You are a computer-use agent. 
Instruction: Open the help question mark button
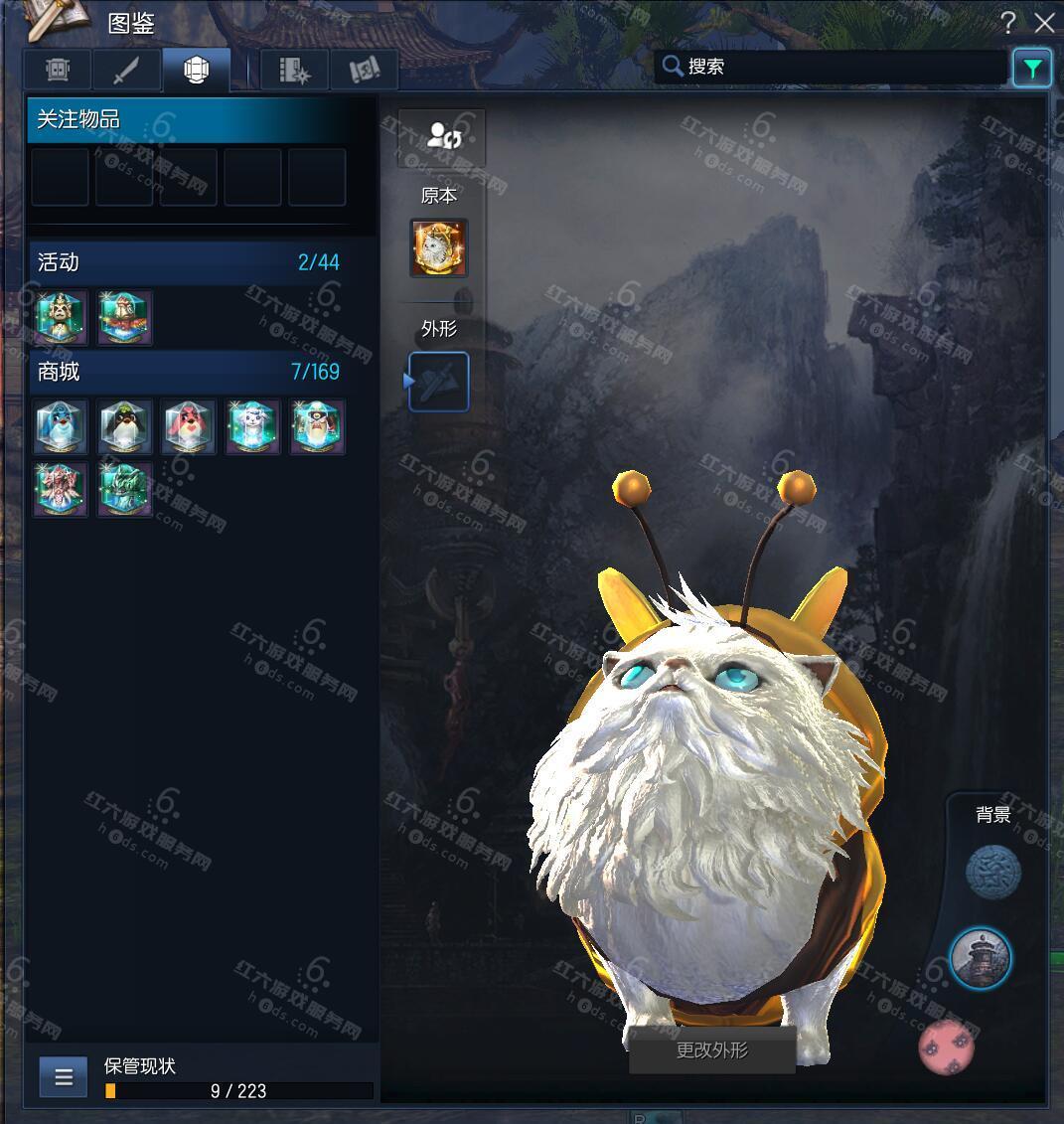[1008, 23]
